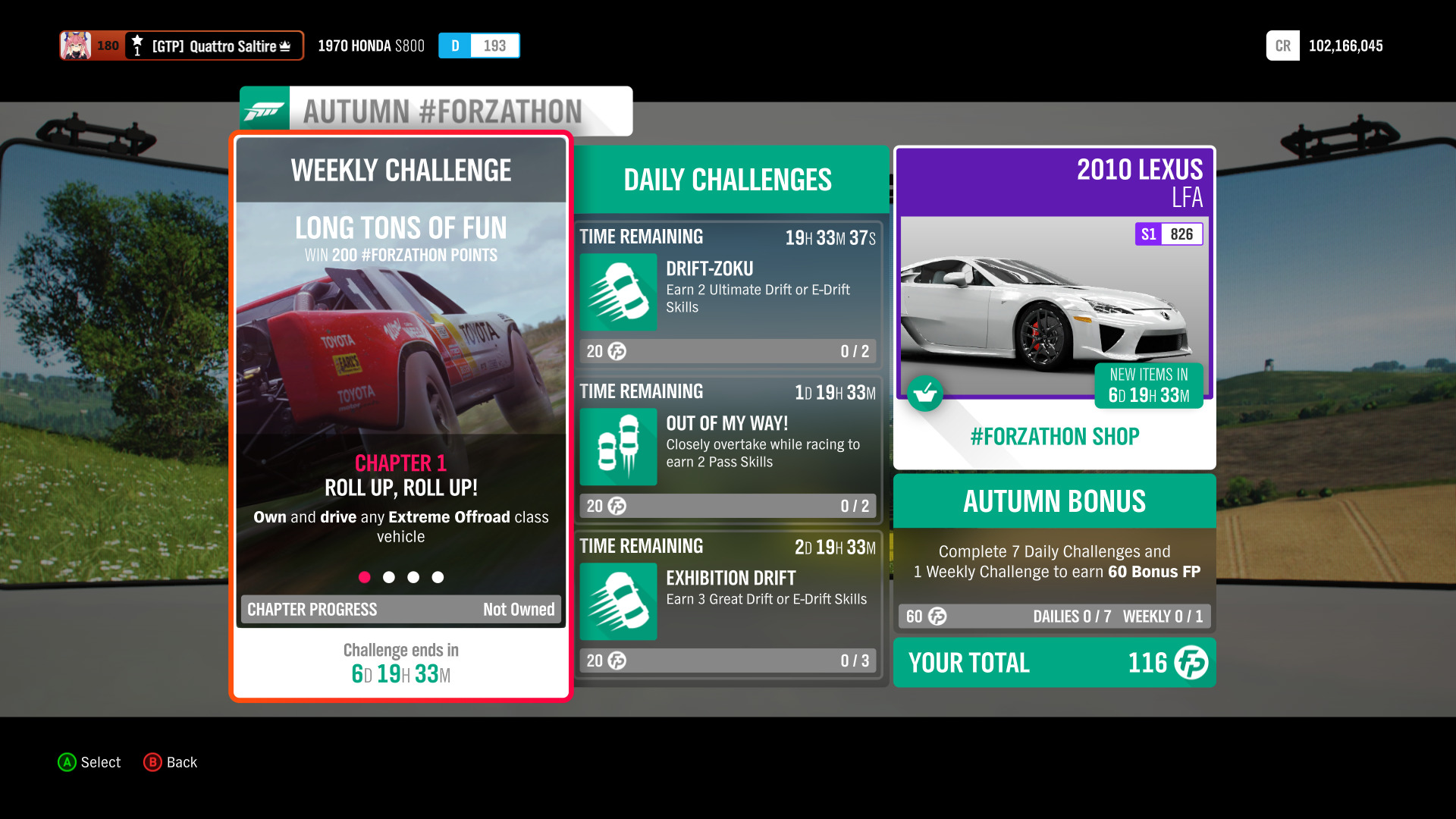Click the 2010 Lexus LFA thumbnail

click(1053, 303)
